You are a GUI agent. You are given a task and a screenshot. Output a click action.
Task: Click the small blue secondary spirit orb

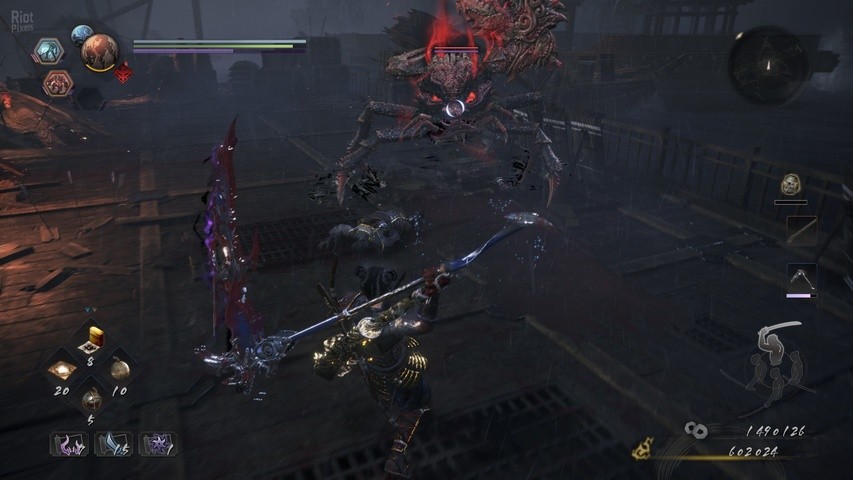(x=81, y=35)
